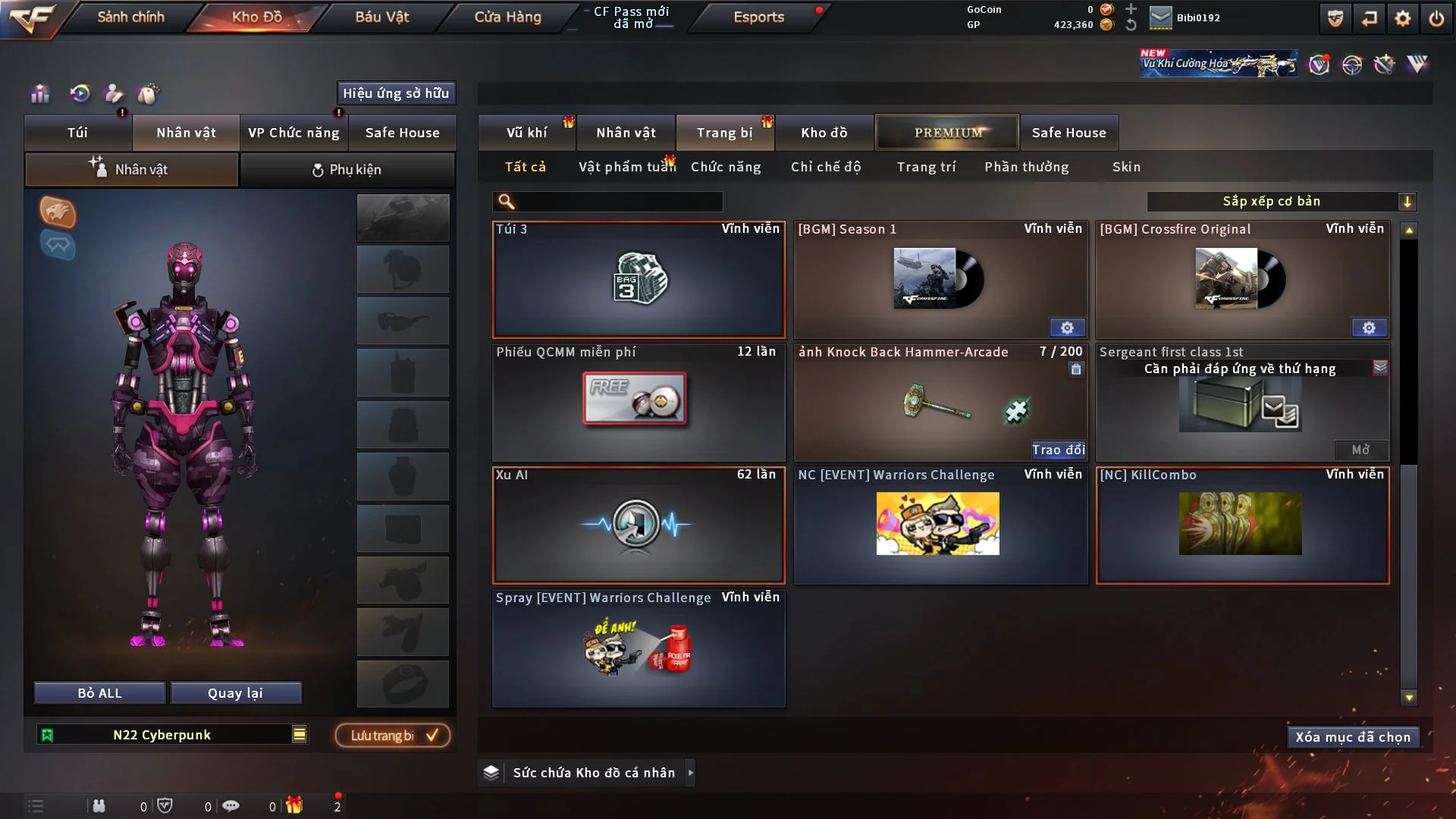Click Trao đổi on Knock Back Hammer
This screenshot has height=819, width=1456.
pyautogui.click(x=1058, y=450)
